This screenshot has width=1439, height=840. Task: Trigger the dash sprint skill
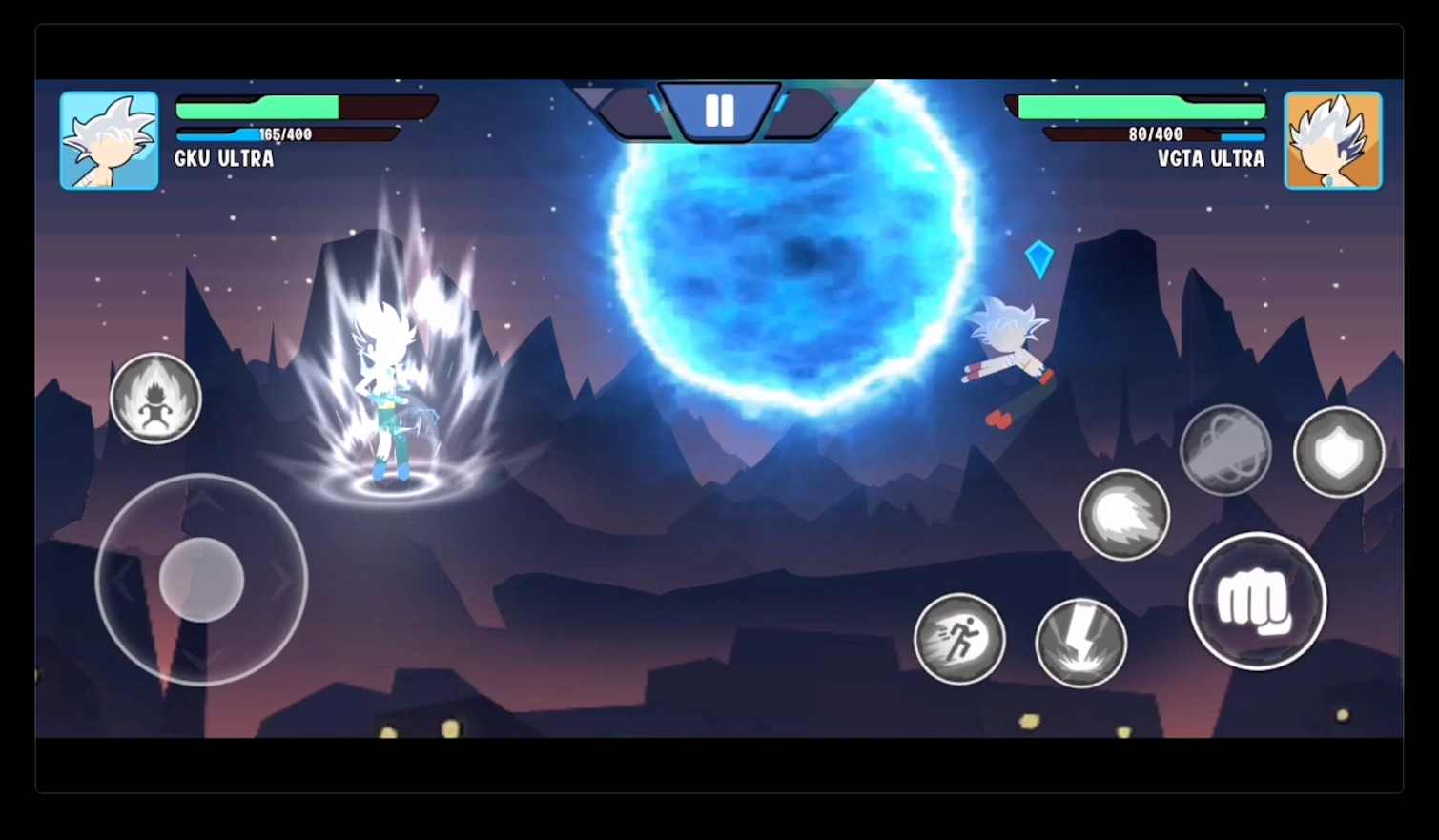pos(958,639)
